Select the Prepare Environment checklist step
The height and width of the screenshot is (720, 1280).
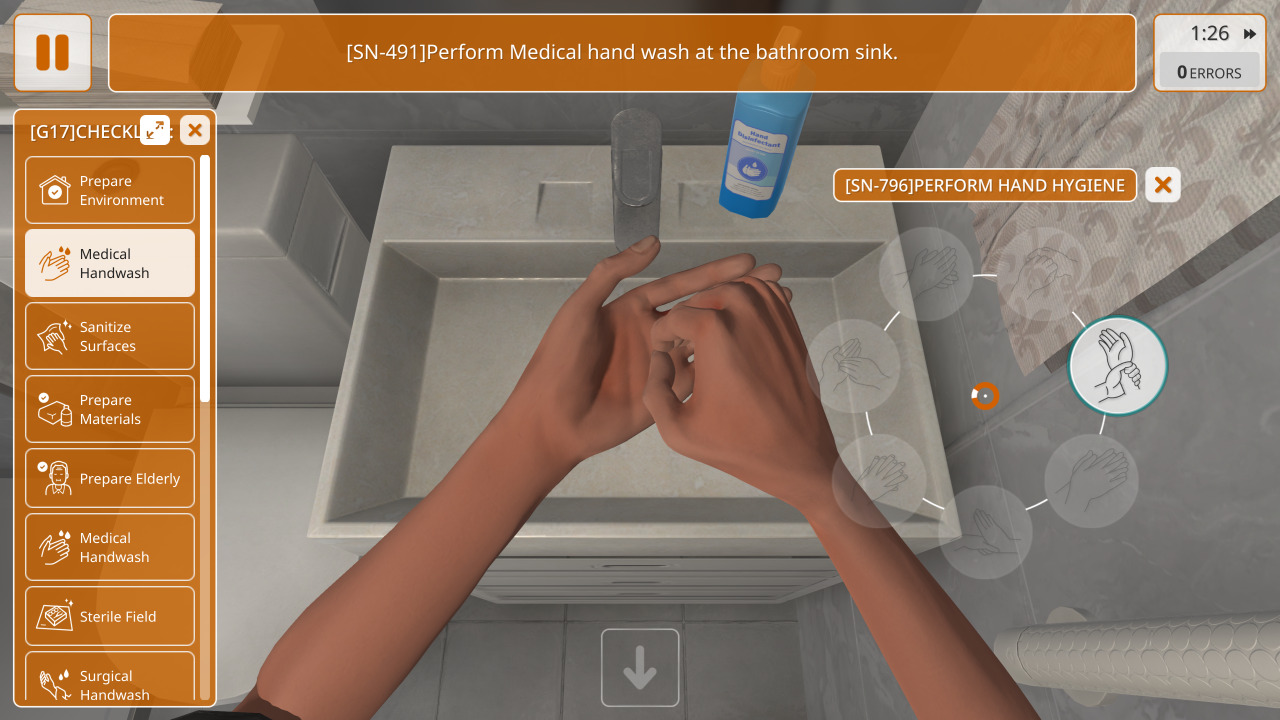coord(110,190)
